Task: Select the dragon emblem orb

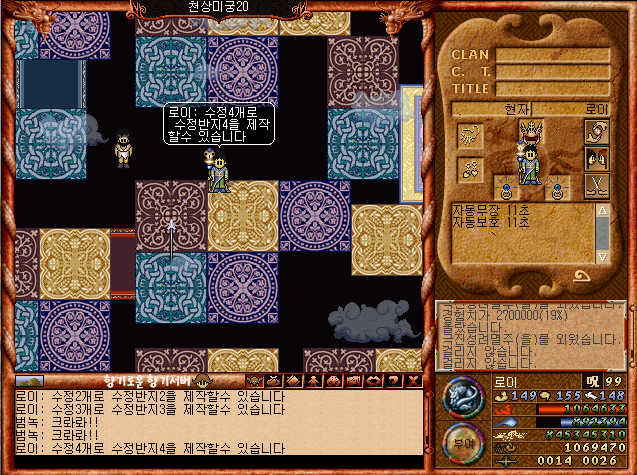Action: [x=462, y=399]
